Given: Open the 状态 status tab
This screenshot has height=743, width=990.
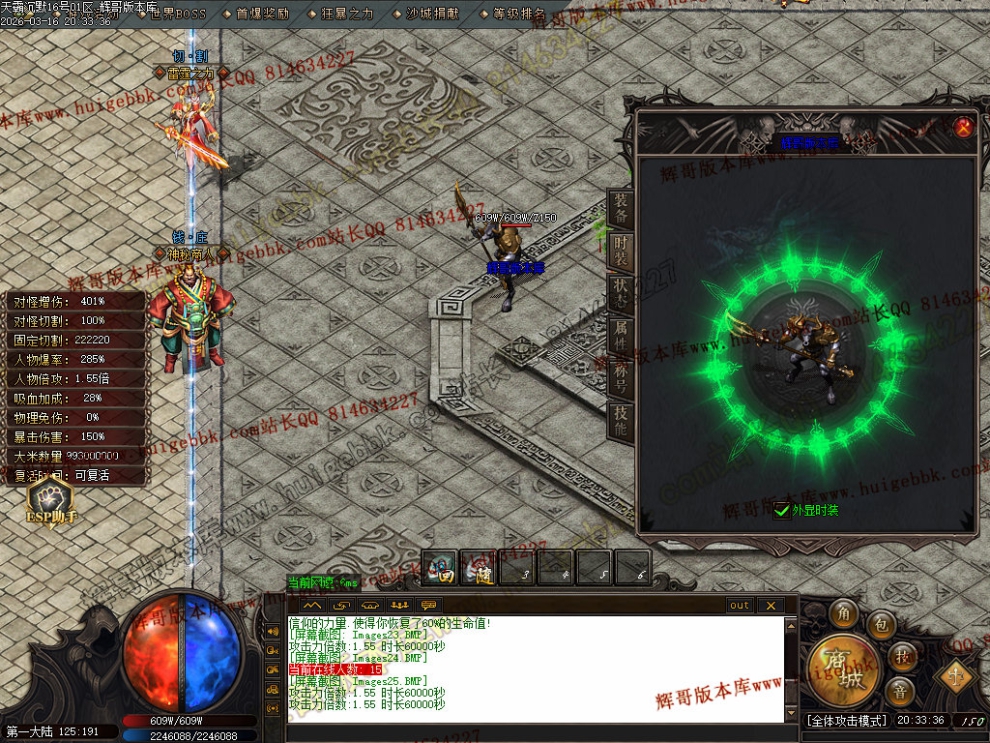Looking at the screenshot, I should (x=621, y=295).
